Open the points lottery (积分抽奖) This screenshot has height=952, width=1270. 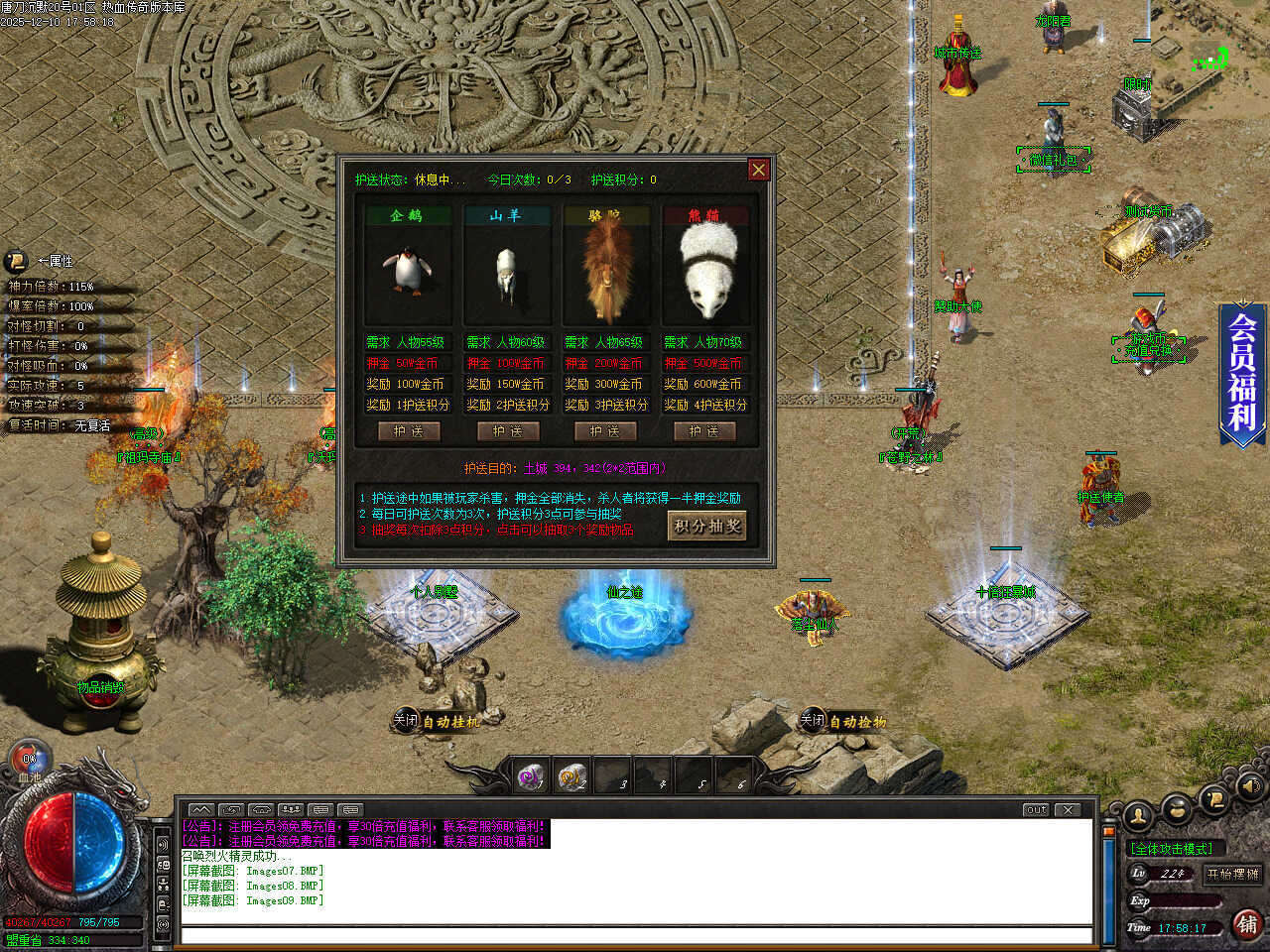pyautogui.click(x=706, y=527)
